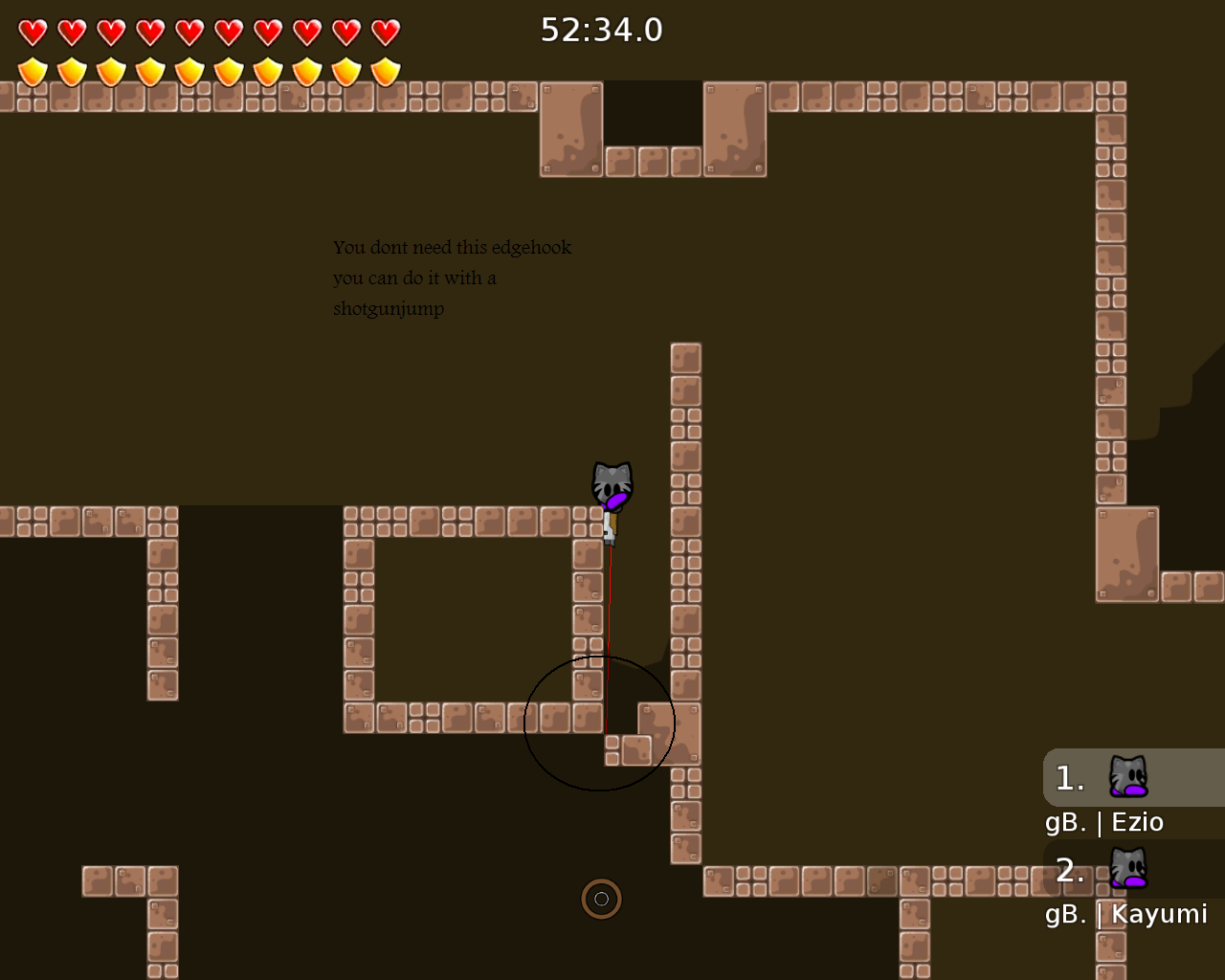Click the name gB. | Kayumi

click(1125, 914)
